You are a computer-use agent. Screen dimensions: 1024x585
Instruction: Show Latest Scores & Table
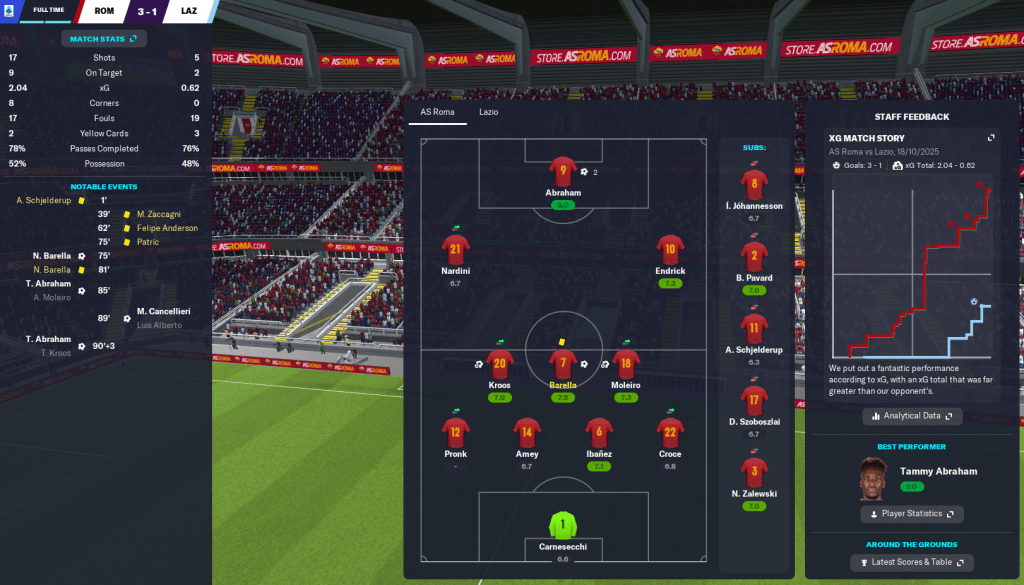point(911,563)
